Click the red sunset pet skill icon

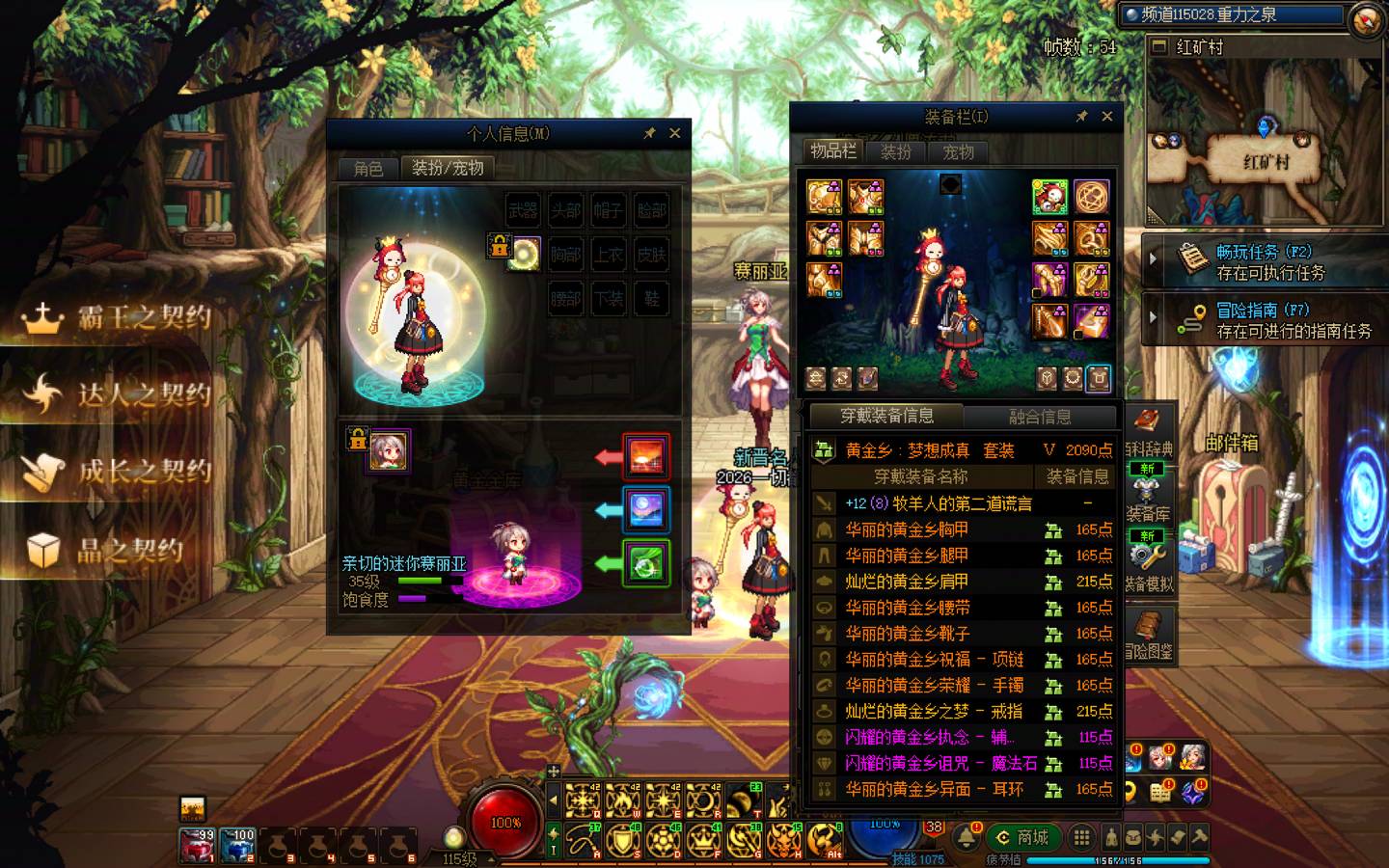pyautogui.click(x=645, y=456)
